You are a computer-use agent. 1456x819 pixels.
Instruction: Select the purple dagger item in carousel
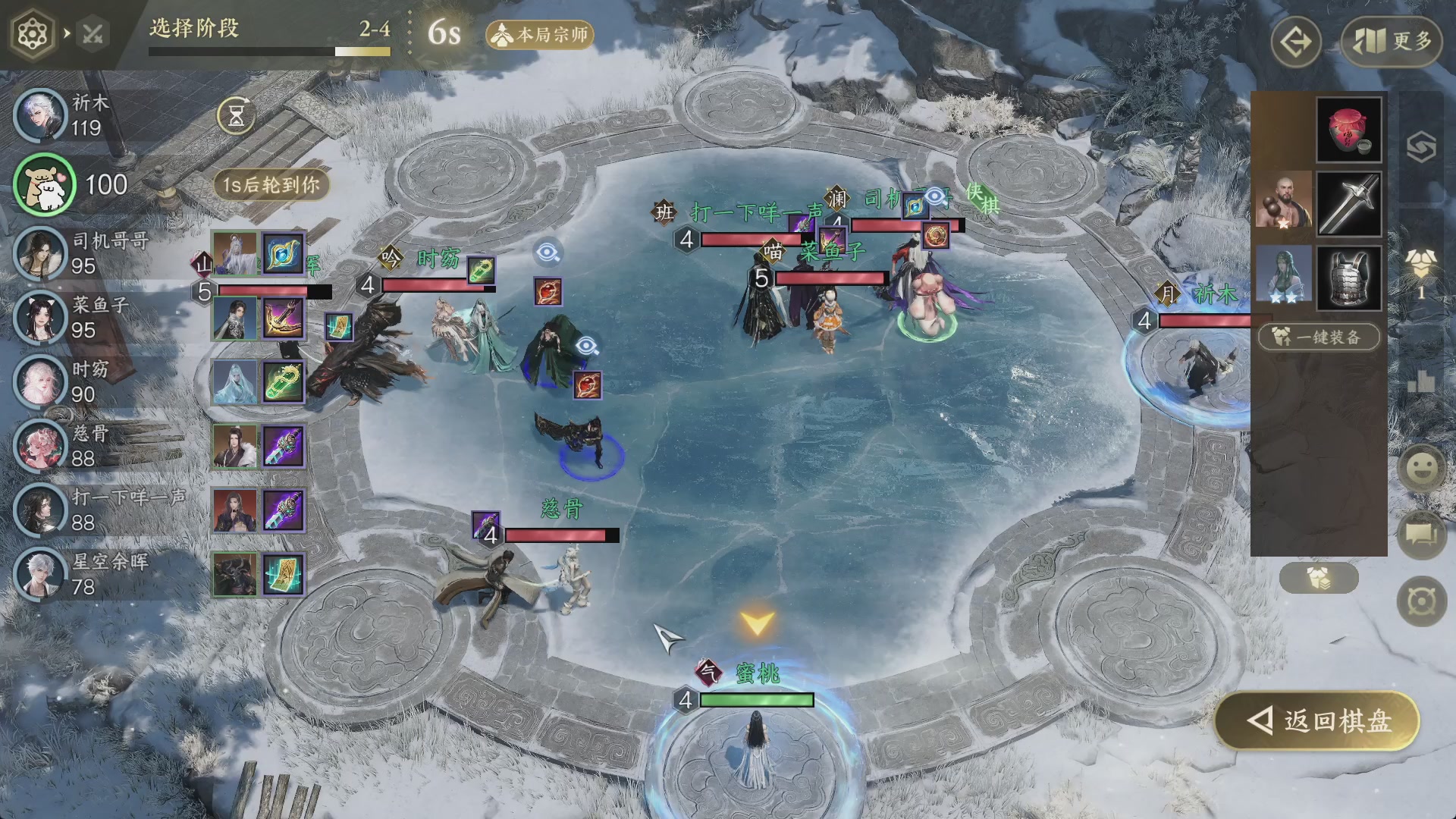pos(284,446)
